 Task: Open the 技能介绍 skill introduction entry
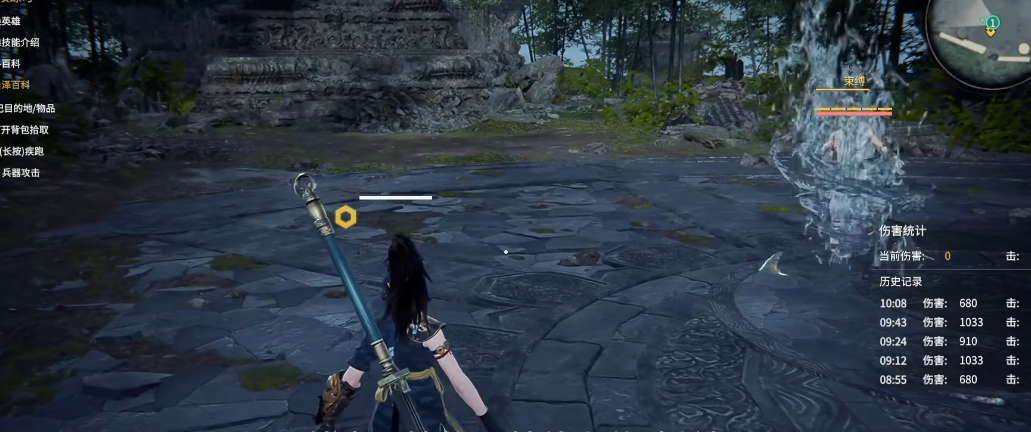20,42
